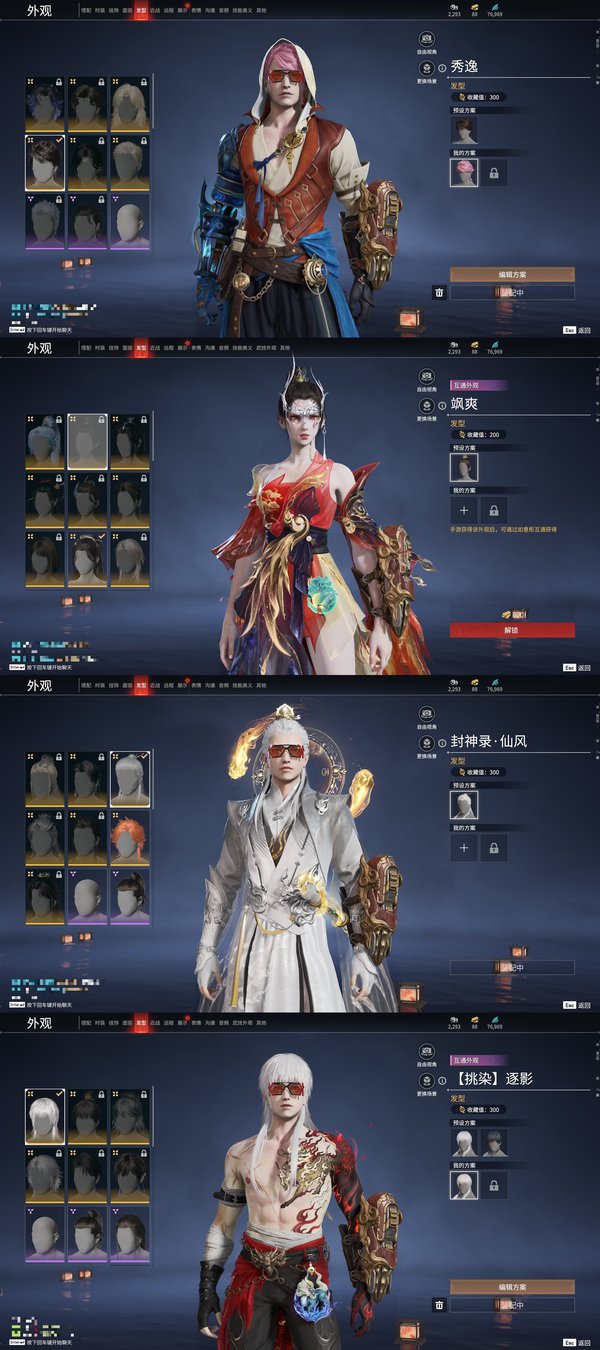600x1350 pixels.
Task: Switch to the 时装 tab on the 秀逸 screen
Action: 100,11
